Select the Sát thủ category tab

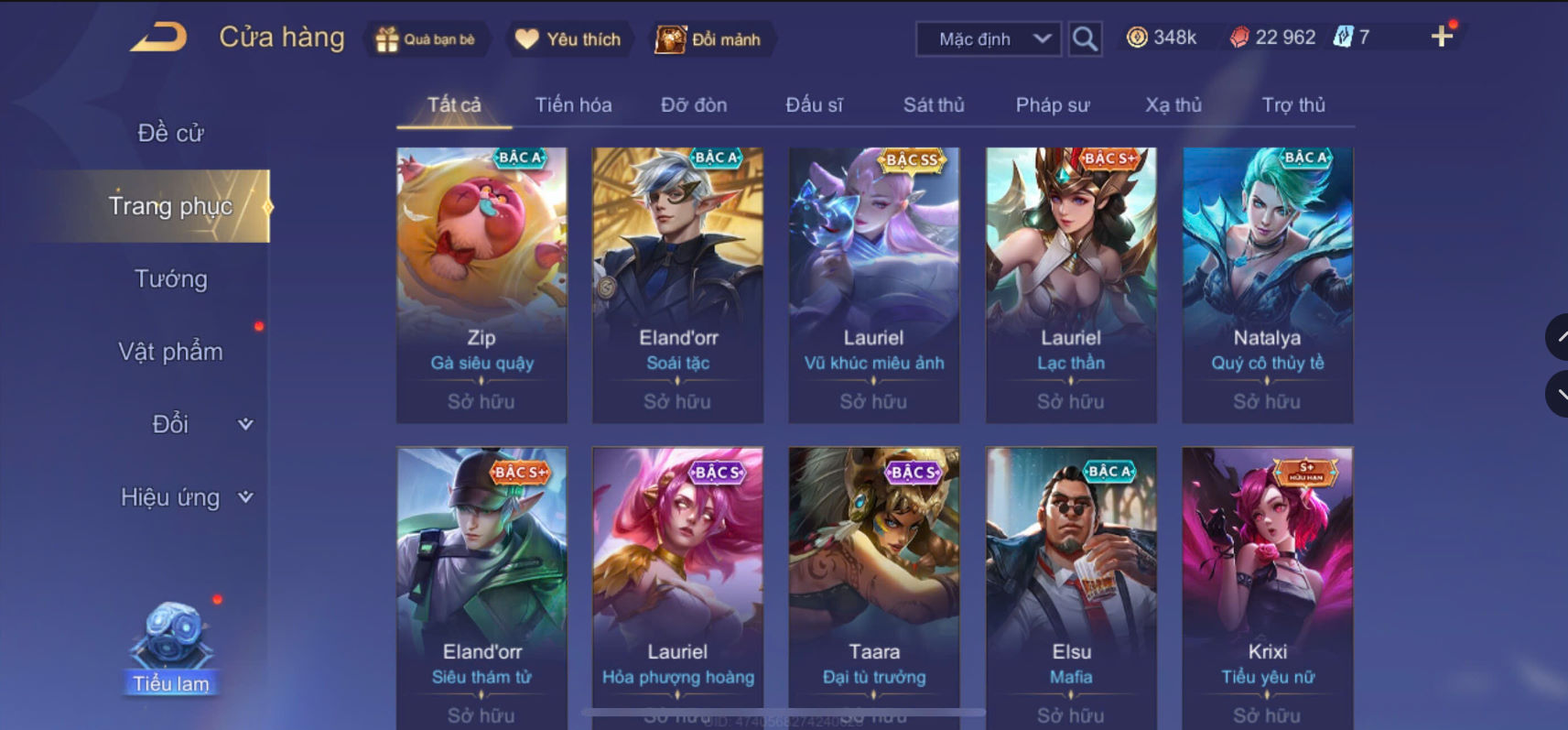coord(933,104)
